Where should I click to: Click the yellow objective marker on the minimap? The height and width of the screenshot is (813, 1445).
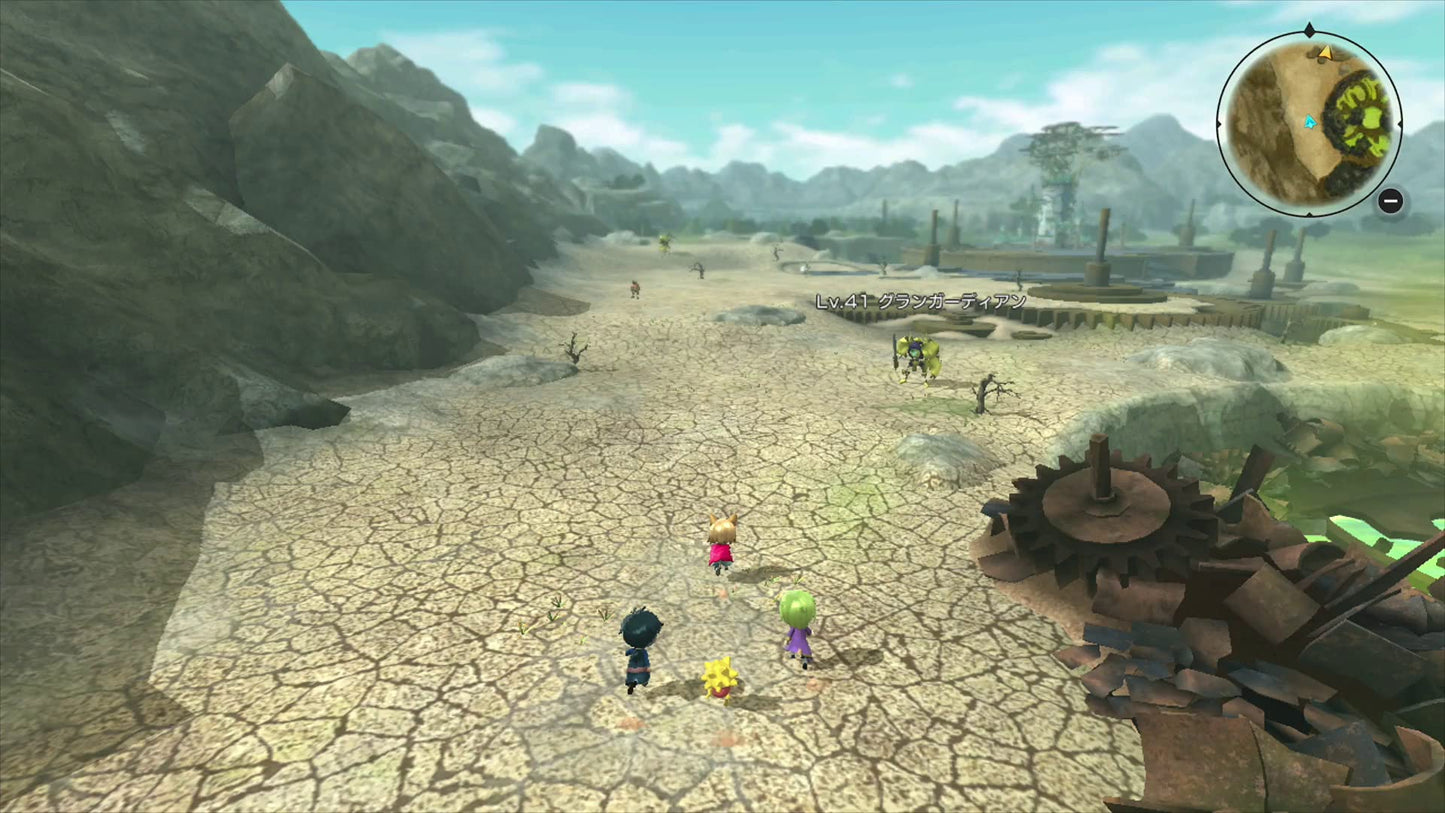(x=1326, y=54)
